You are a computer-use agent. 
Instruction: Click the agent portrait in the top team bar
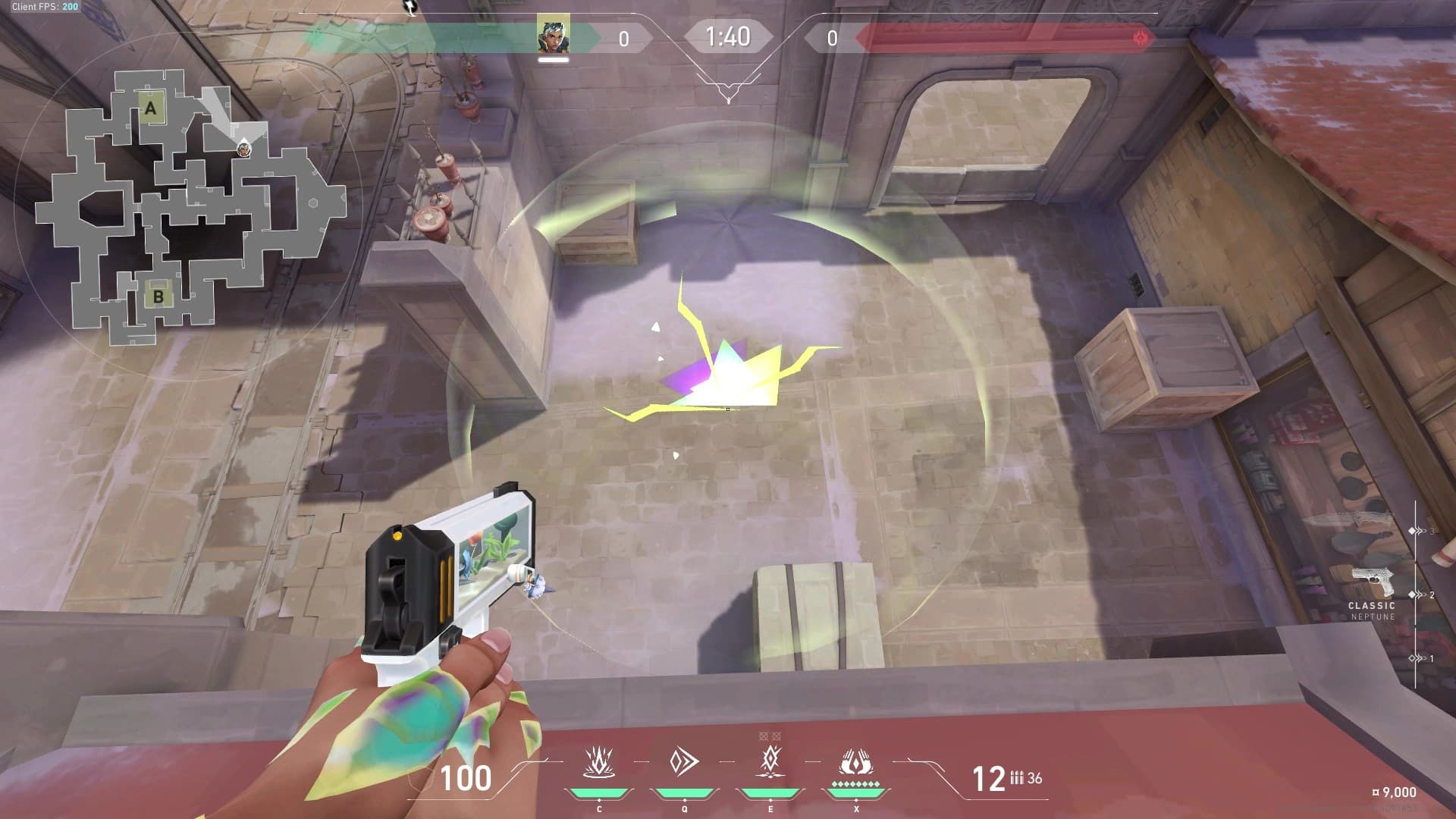click(553, 36)
